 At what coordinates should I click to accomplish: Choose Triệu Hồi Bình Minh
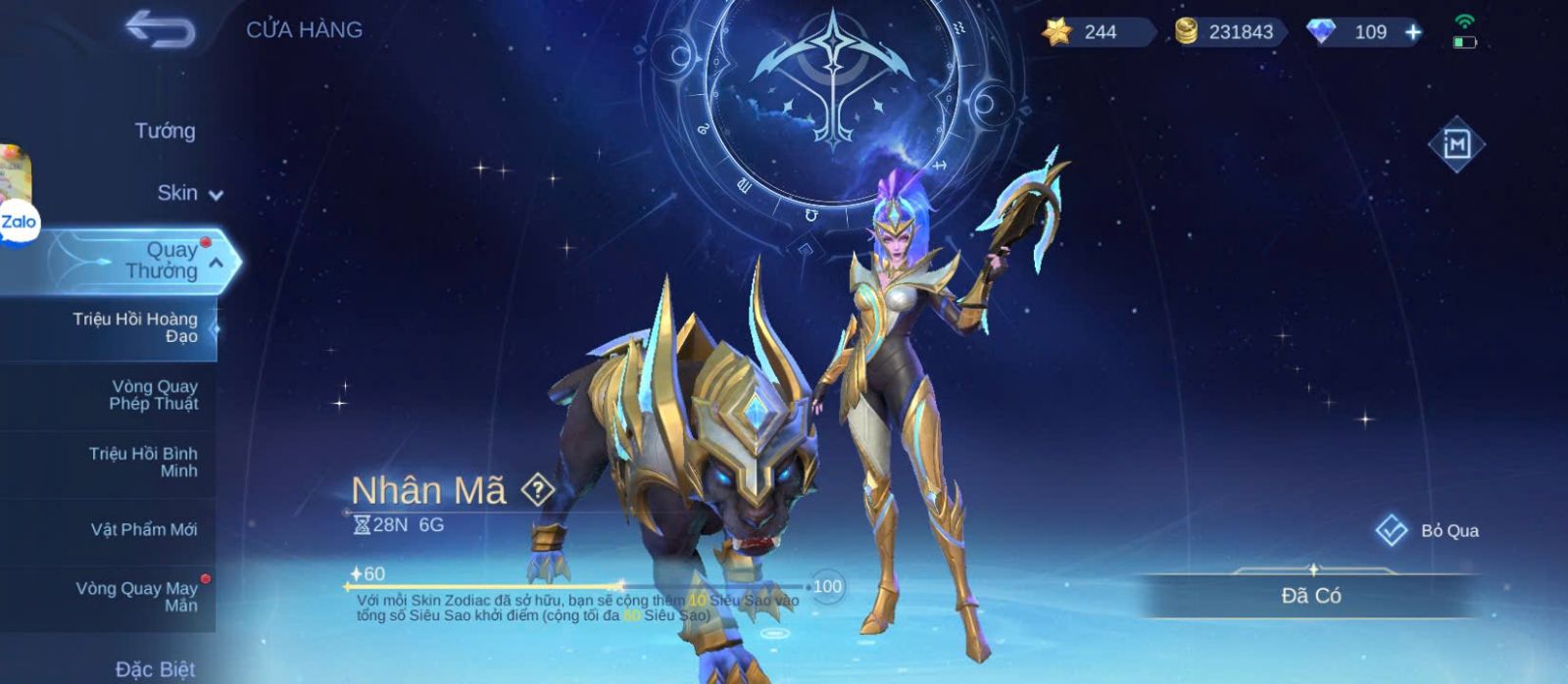(143, 462)
